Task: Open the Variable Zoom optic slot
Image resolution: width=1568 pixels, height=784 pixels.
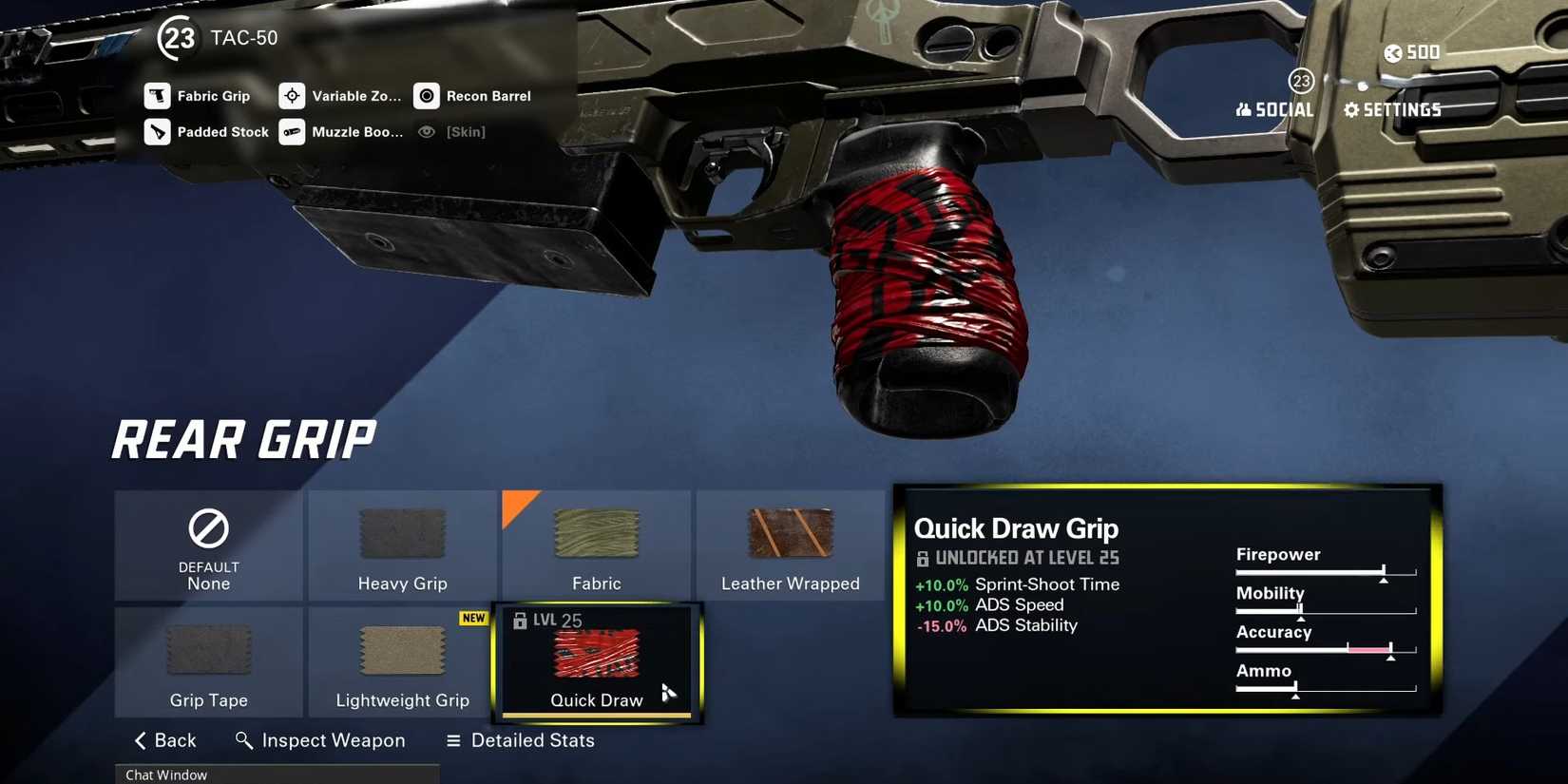Action: (340, 96)
